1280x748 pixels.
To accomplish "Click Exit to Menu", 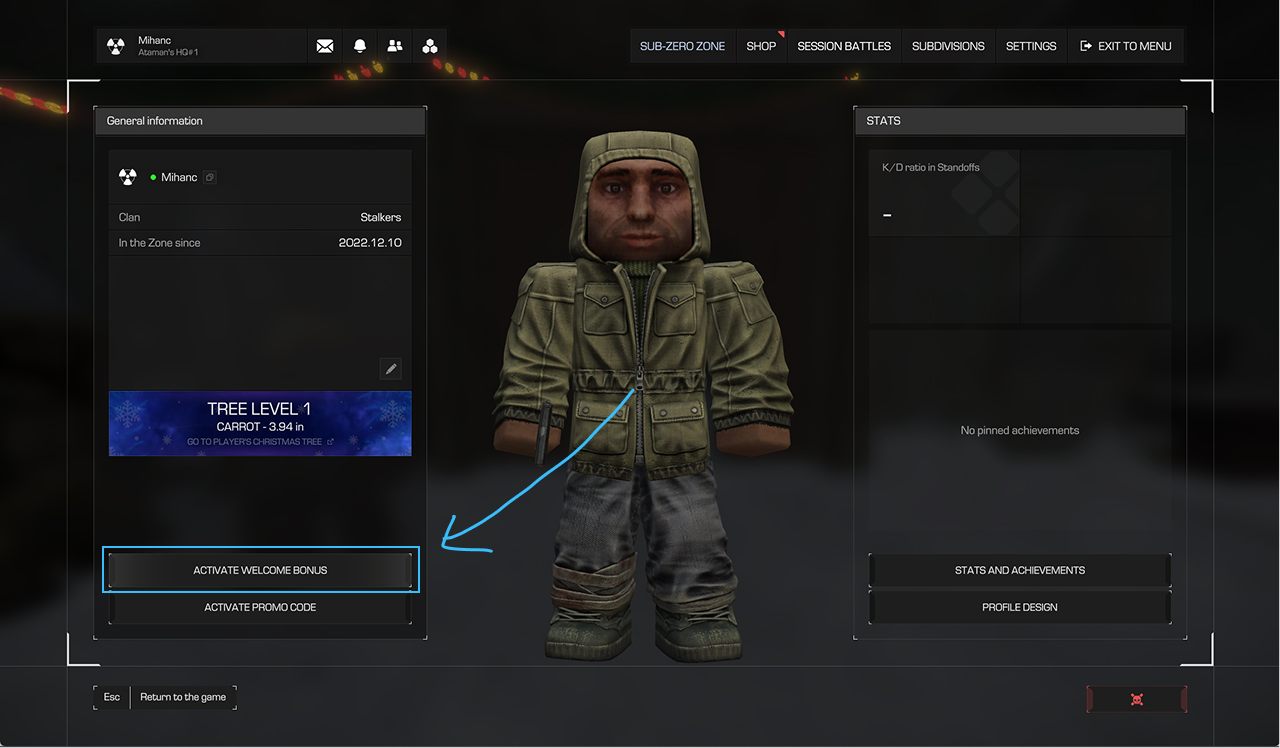I will [x=1126, y=46].
